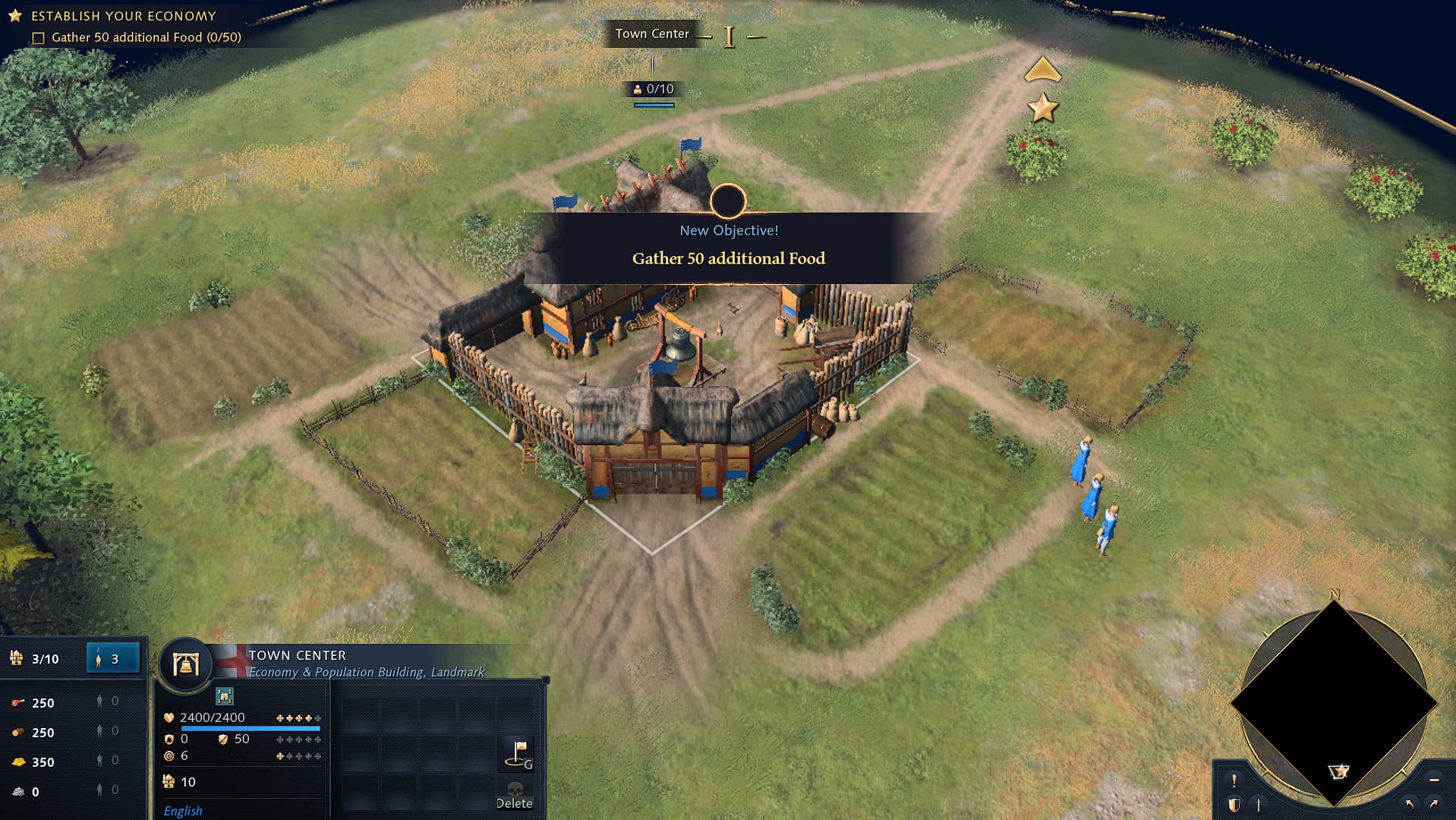Viewport: 1456px width, 820px height.
Task: Click the minus button by the minimap
Action: 1433,780
